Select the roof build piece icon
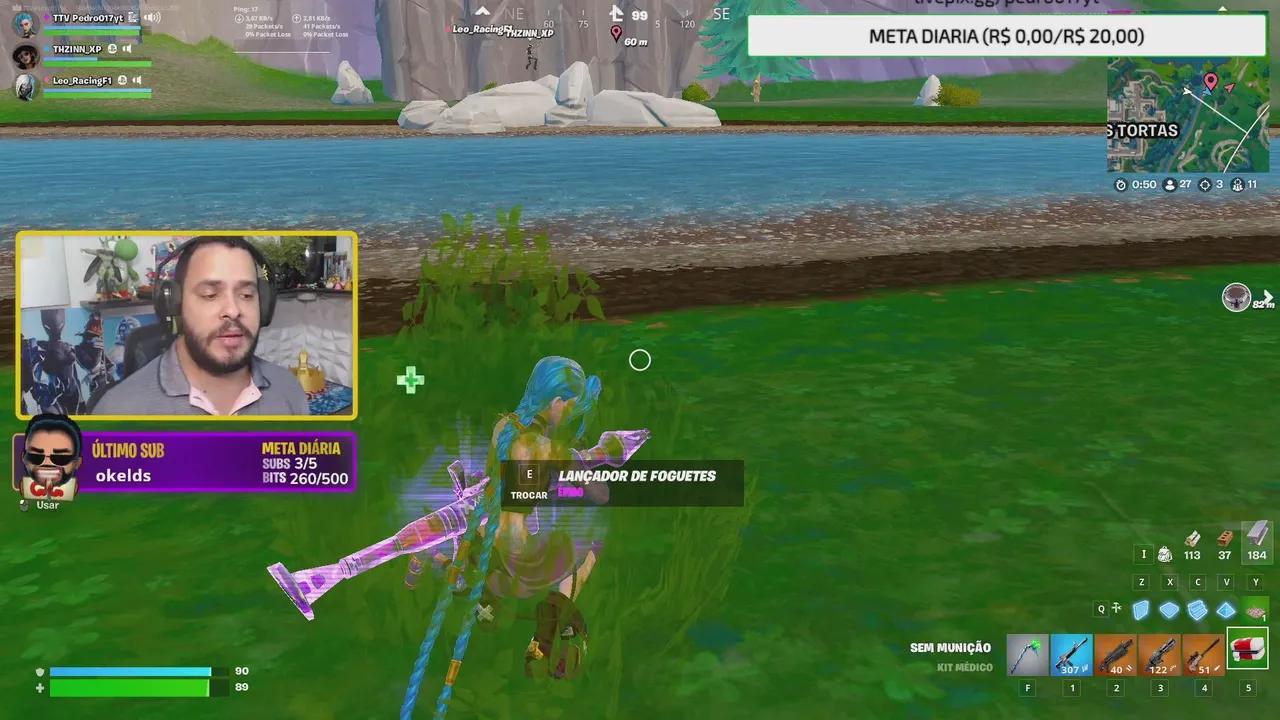 (x=1226, y=608)
